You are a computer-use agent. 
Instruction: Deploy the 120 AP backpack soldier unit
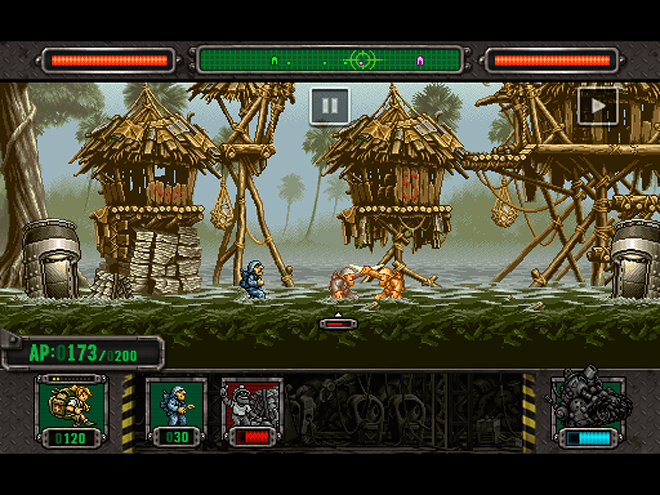coord(68,410)
